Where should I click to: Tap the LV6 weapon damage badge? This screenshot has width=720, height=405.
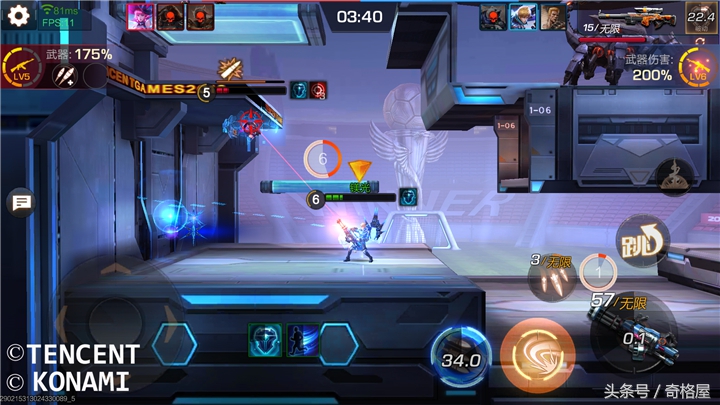[x=697, y=68]
